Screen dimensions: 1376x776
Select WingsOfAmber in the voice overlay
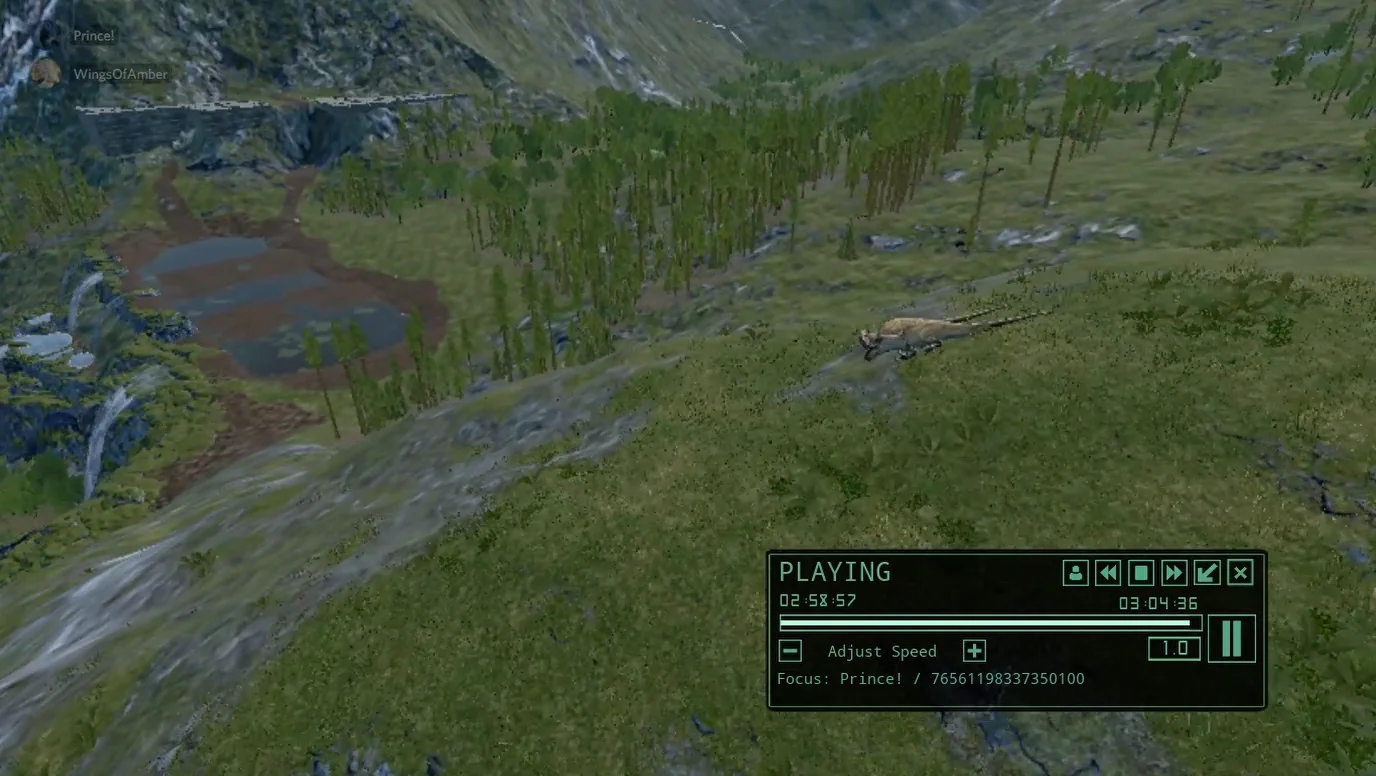[x=120, y=74]
